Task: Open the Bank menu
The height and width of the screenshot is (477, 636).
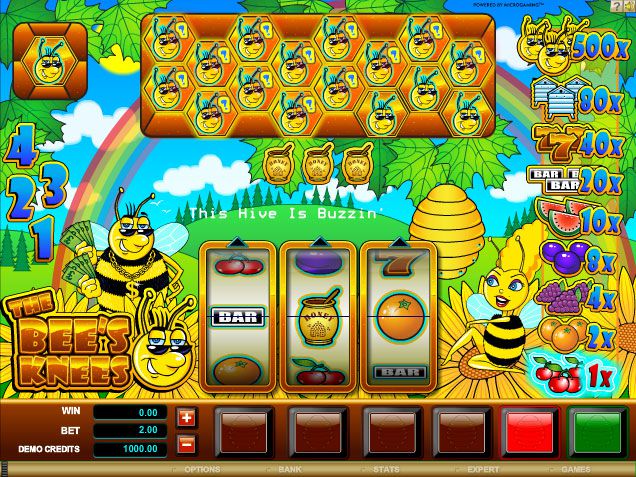Action: pyautogui.click(x=289, y=468)
